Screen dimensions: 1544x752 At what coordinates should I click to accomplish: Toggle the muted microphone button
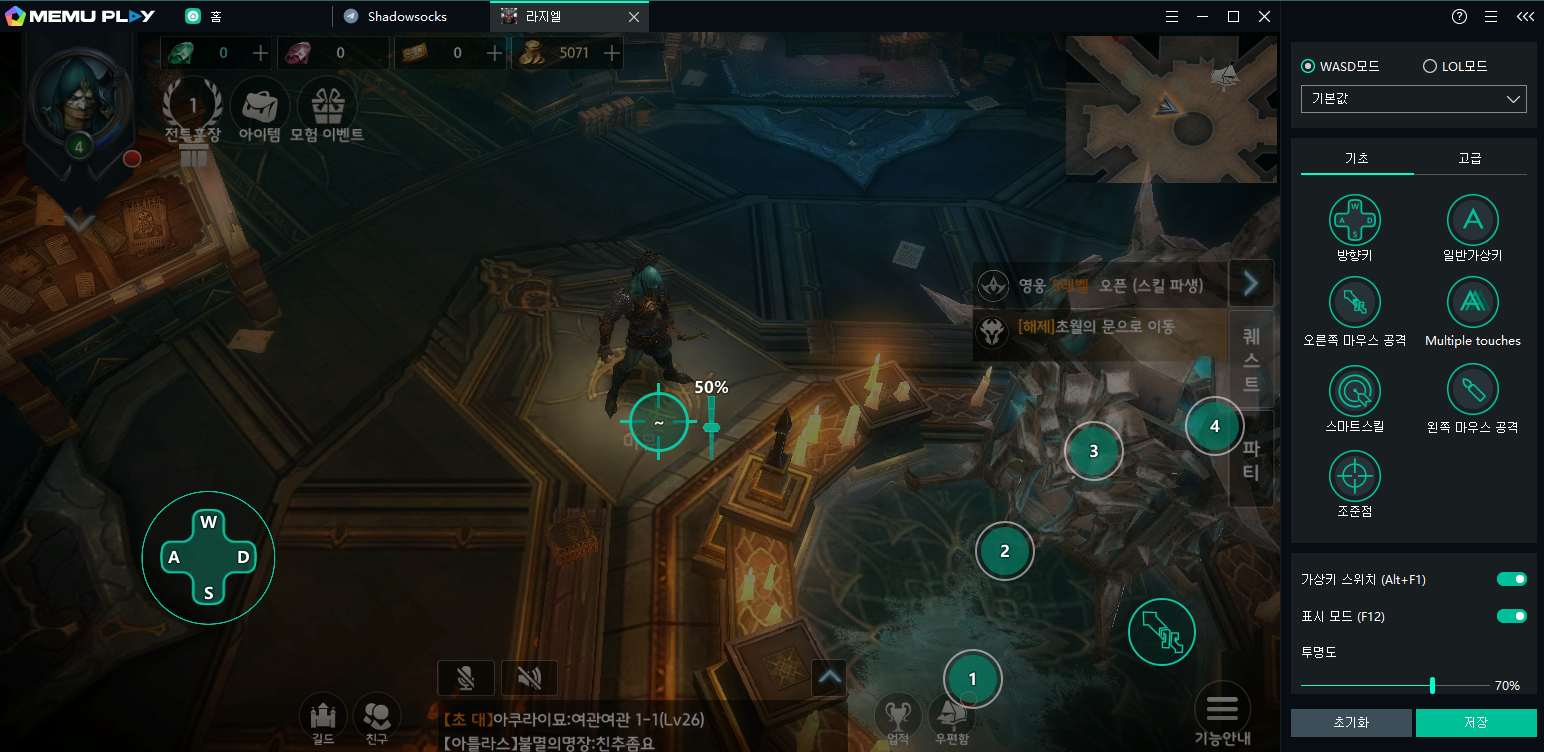466,678
